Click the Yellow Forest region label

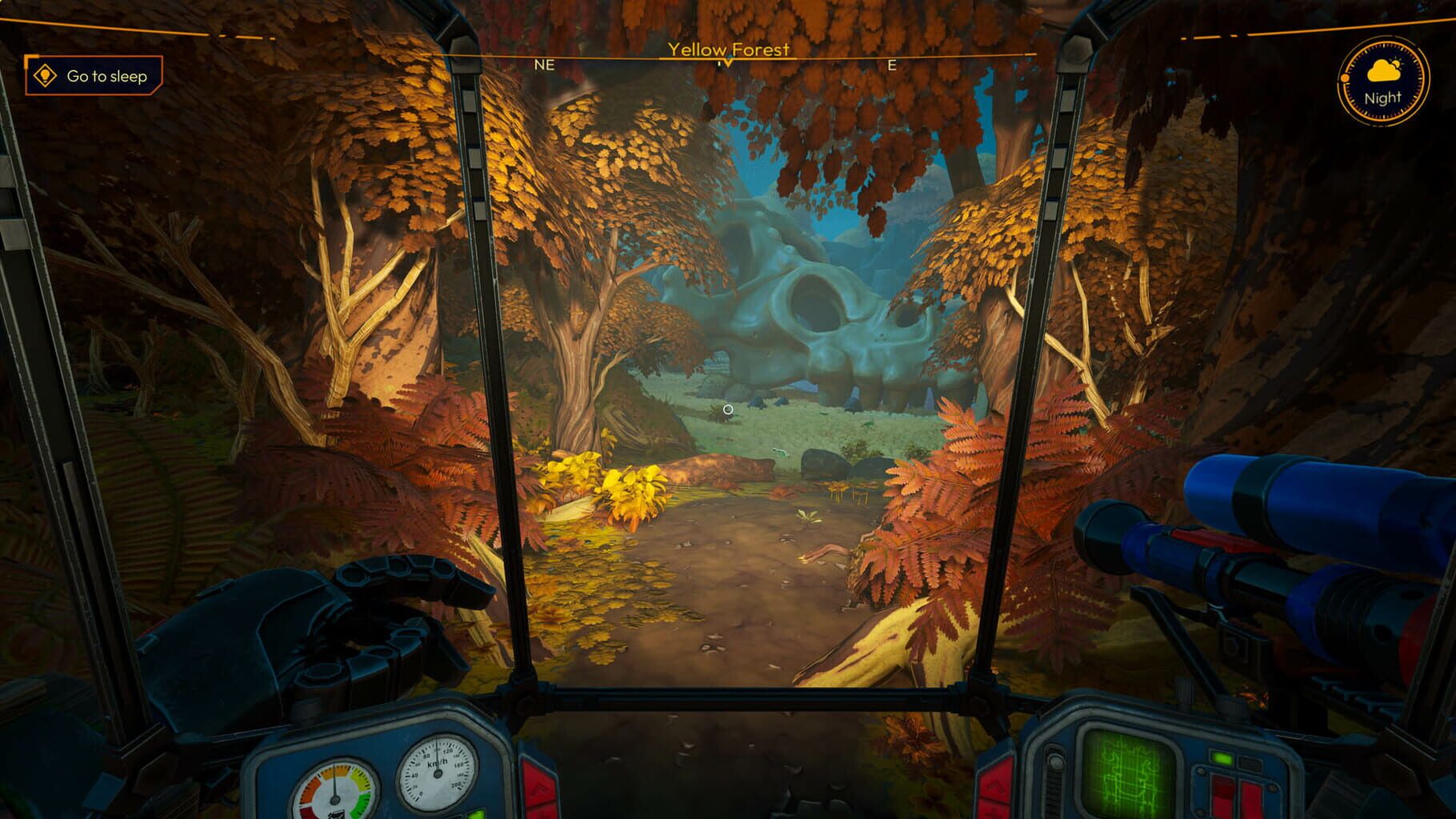coord(729,48)
